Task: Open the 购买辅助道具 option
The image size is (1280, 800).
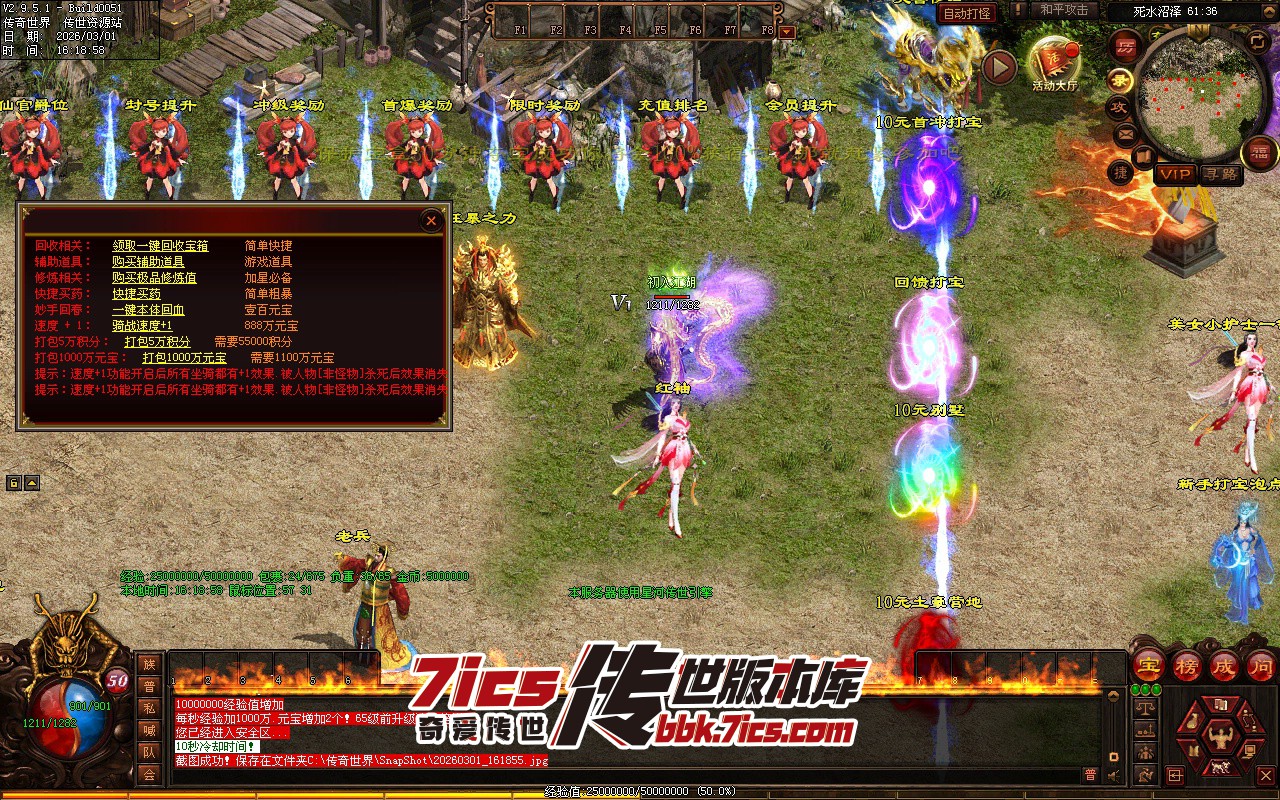Action: (x=148, y=262)
